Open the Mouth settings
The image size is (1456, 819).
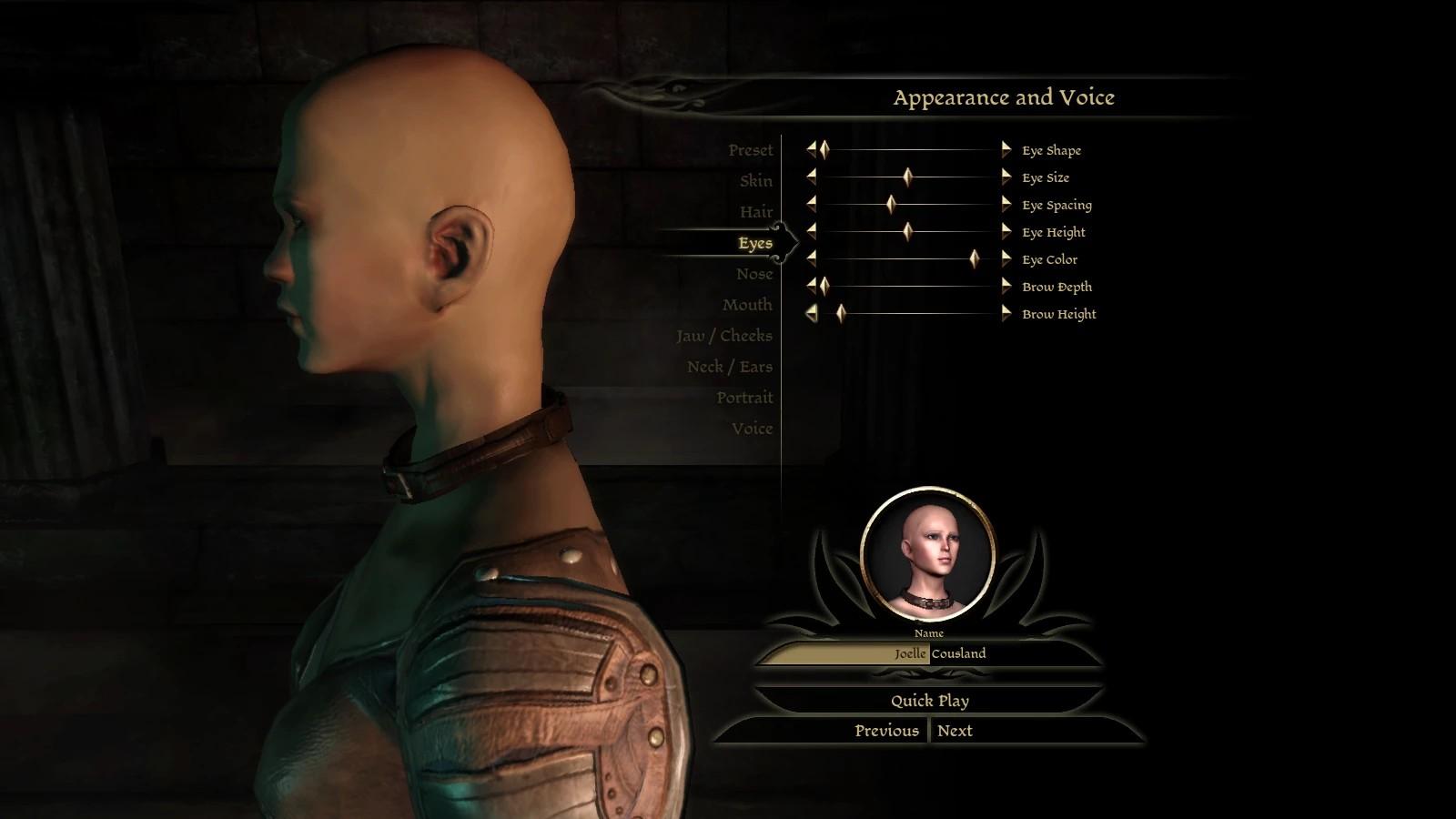point(747,305)
